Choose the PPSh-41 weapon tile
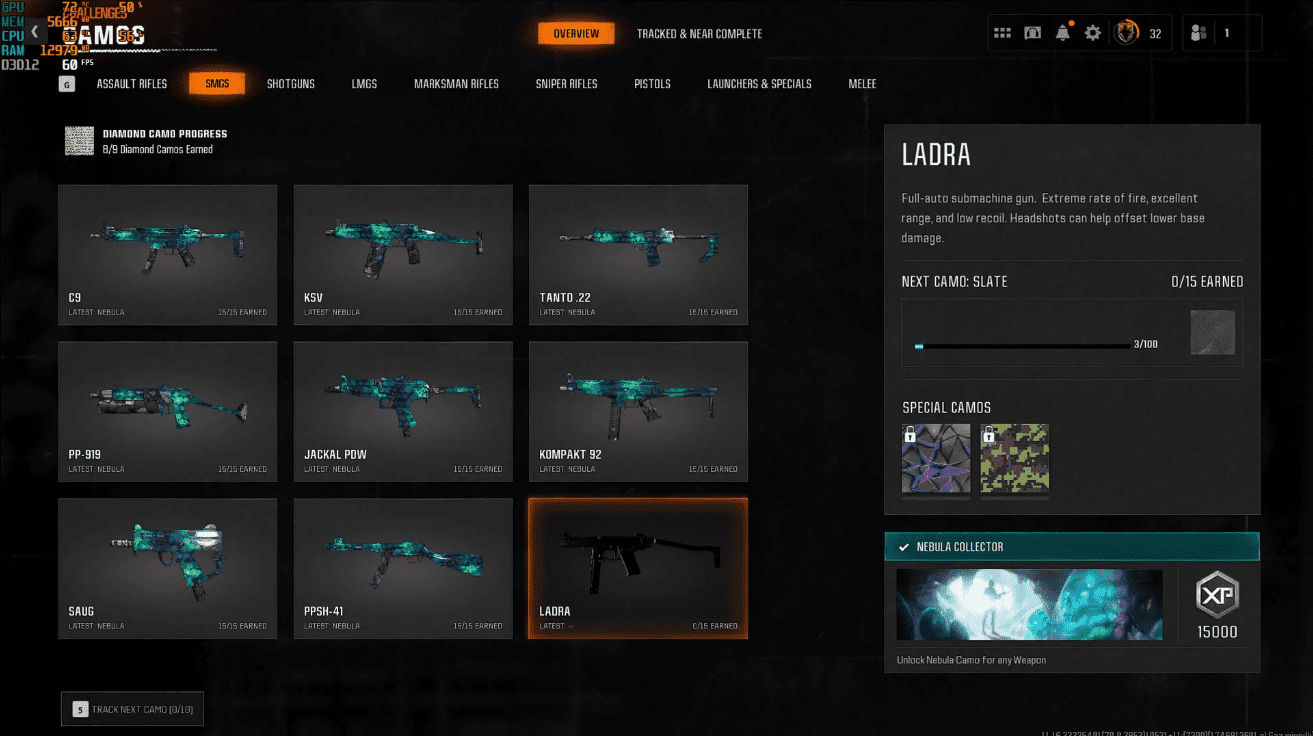The width and height of the screenshot is (1313, 736). (403, 569)
